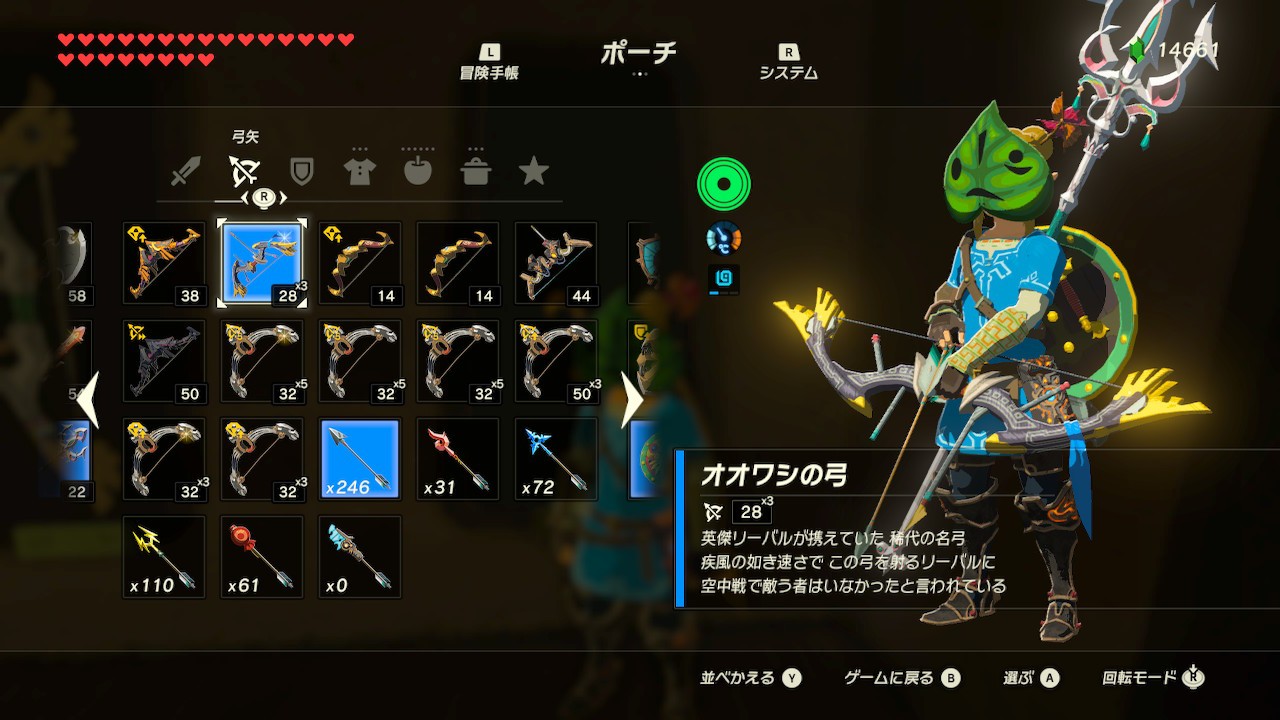Open the cooking pot food tab

tap(475, 171)
